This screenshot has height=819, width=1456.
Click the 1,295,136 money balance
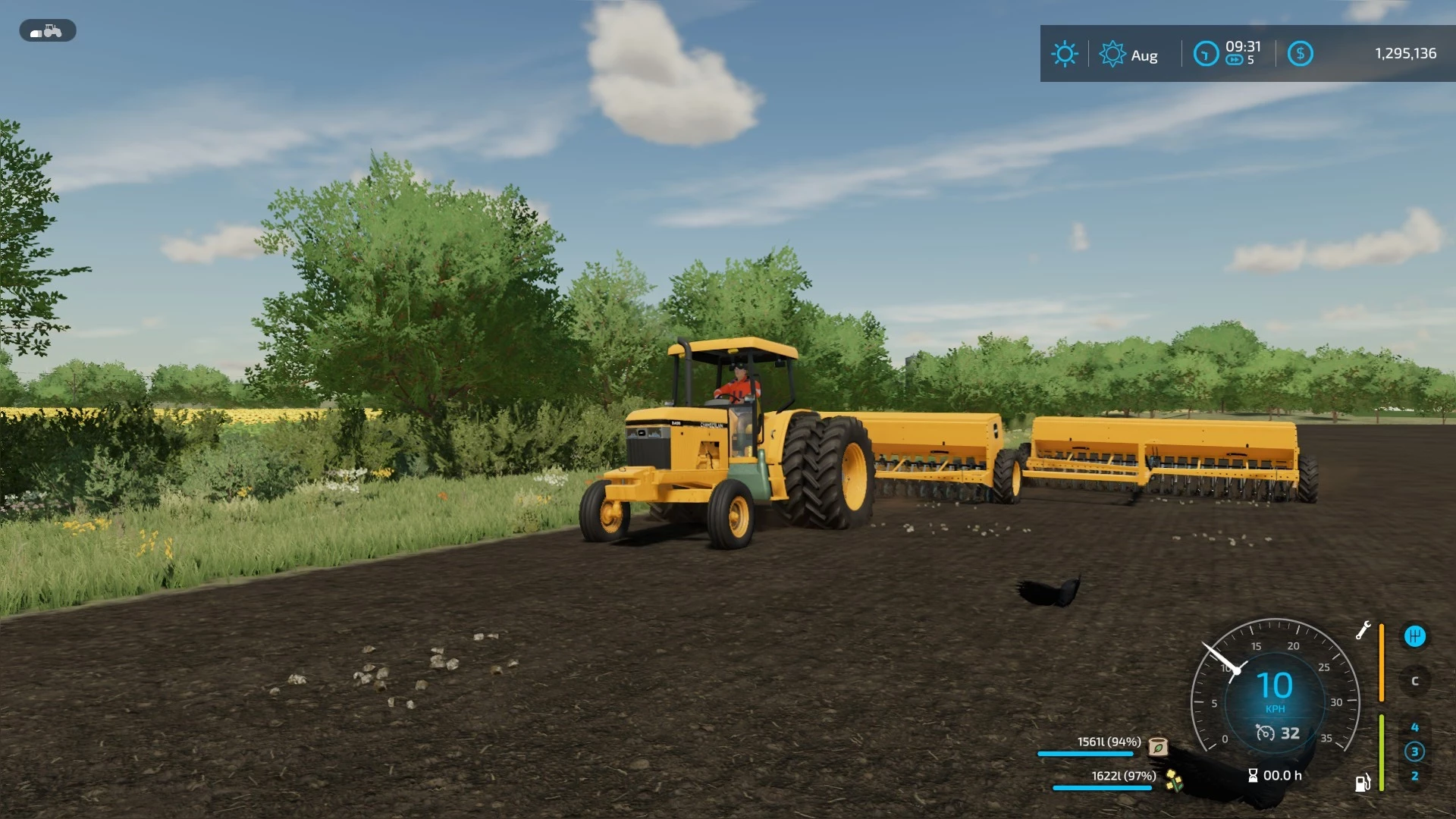point(1404,53)
